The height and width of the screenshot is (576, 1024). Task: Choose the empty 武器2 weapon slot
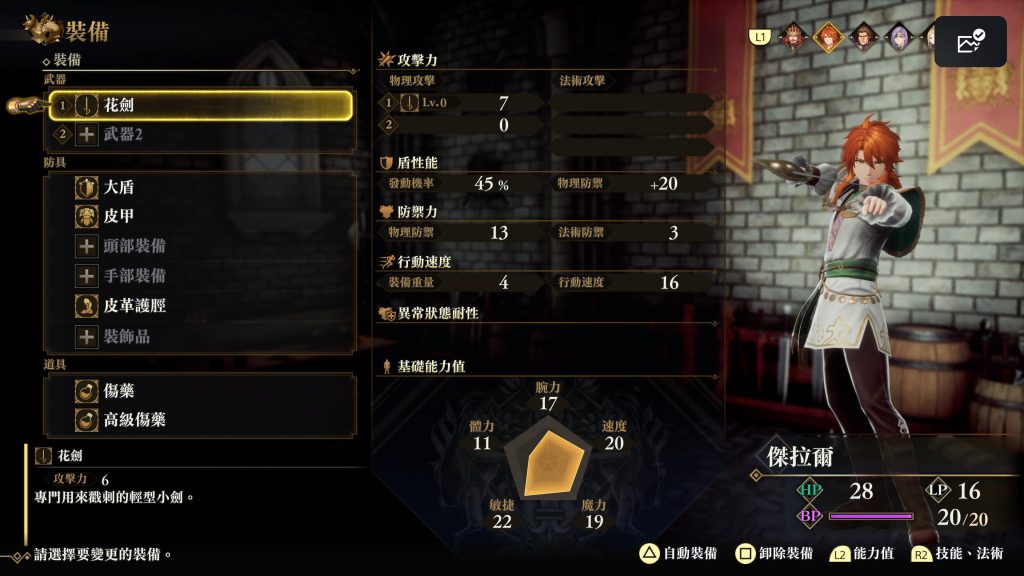(200, 134)
